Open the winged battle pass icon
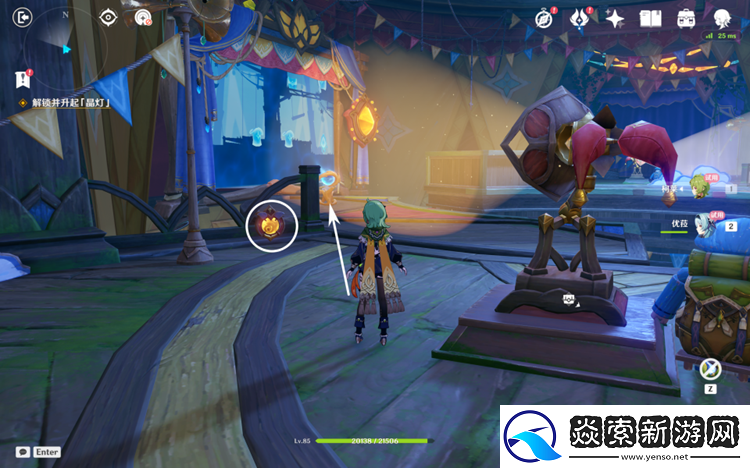 click(580, 18)
